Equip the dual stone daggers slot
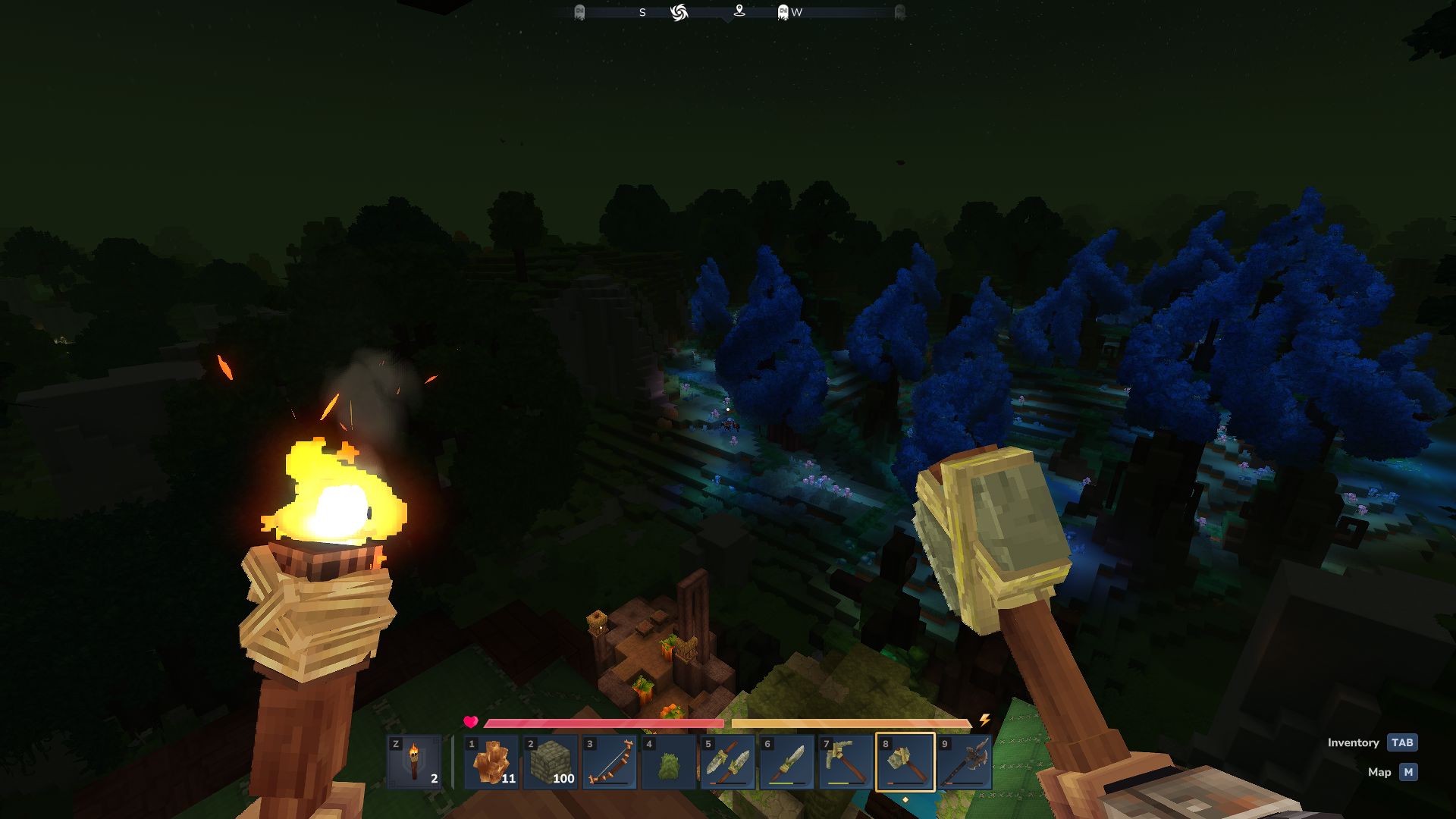This screenshot has height=819, width=1456. click(727, 761)
